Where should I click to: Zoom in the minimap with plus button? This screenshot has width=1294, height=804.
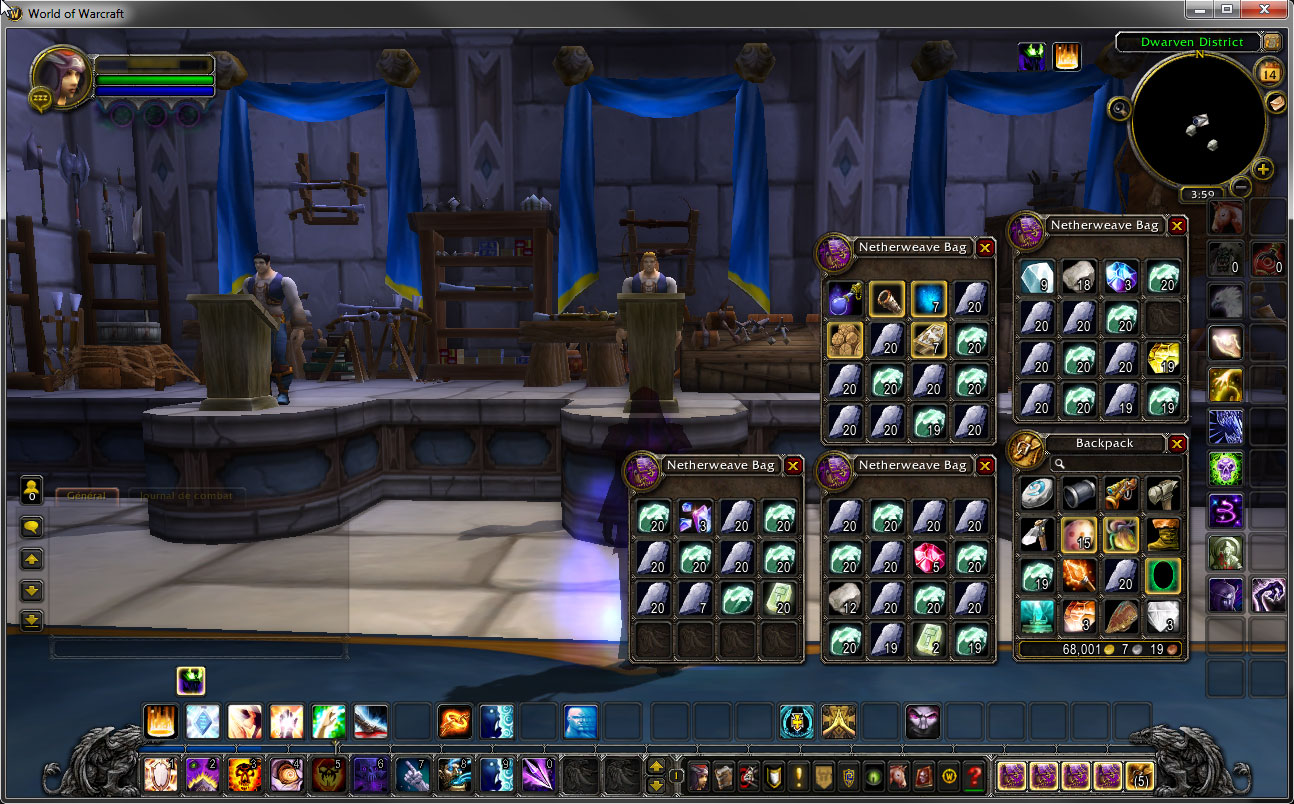click(1263, 169)
